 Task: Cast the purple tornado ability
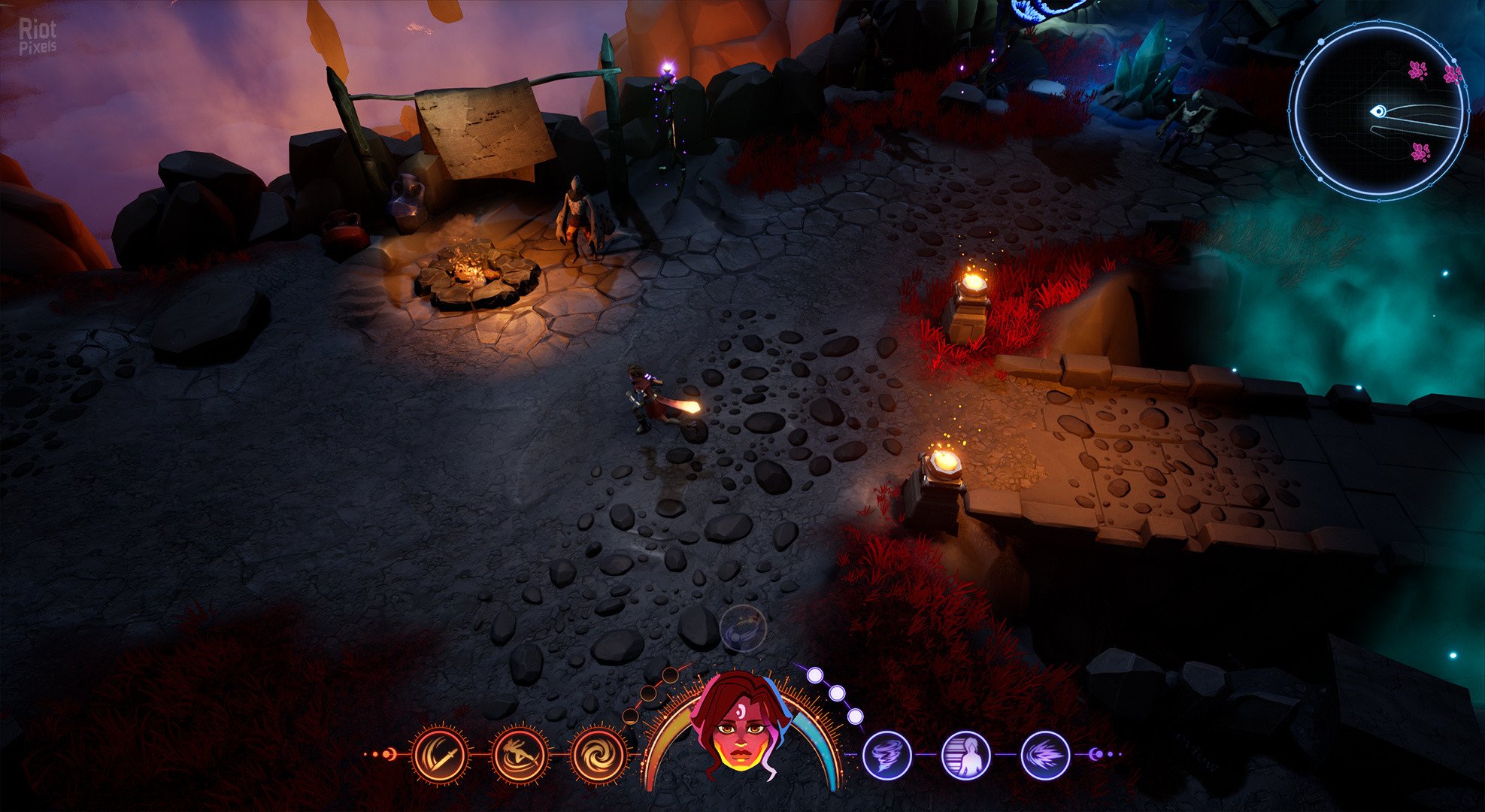click(887, 754)
